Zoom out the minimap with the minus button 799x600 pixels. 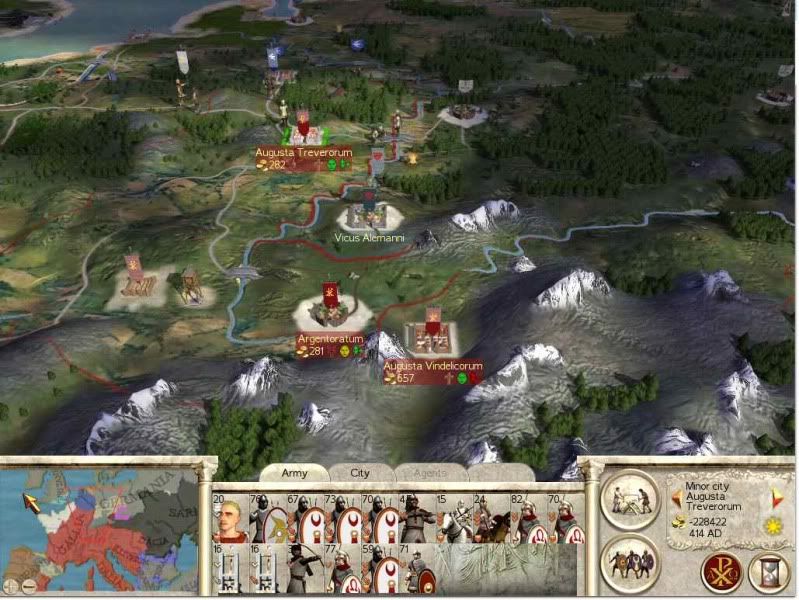click(28, 586)
